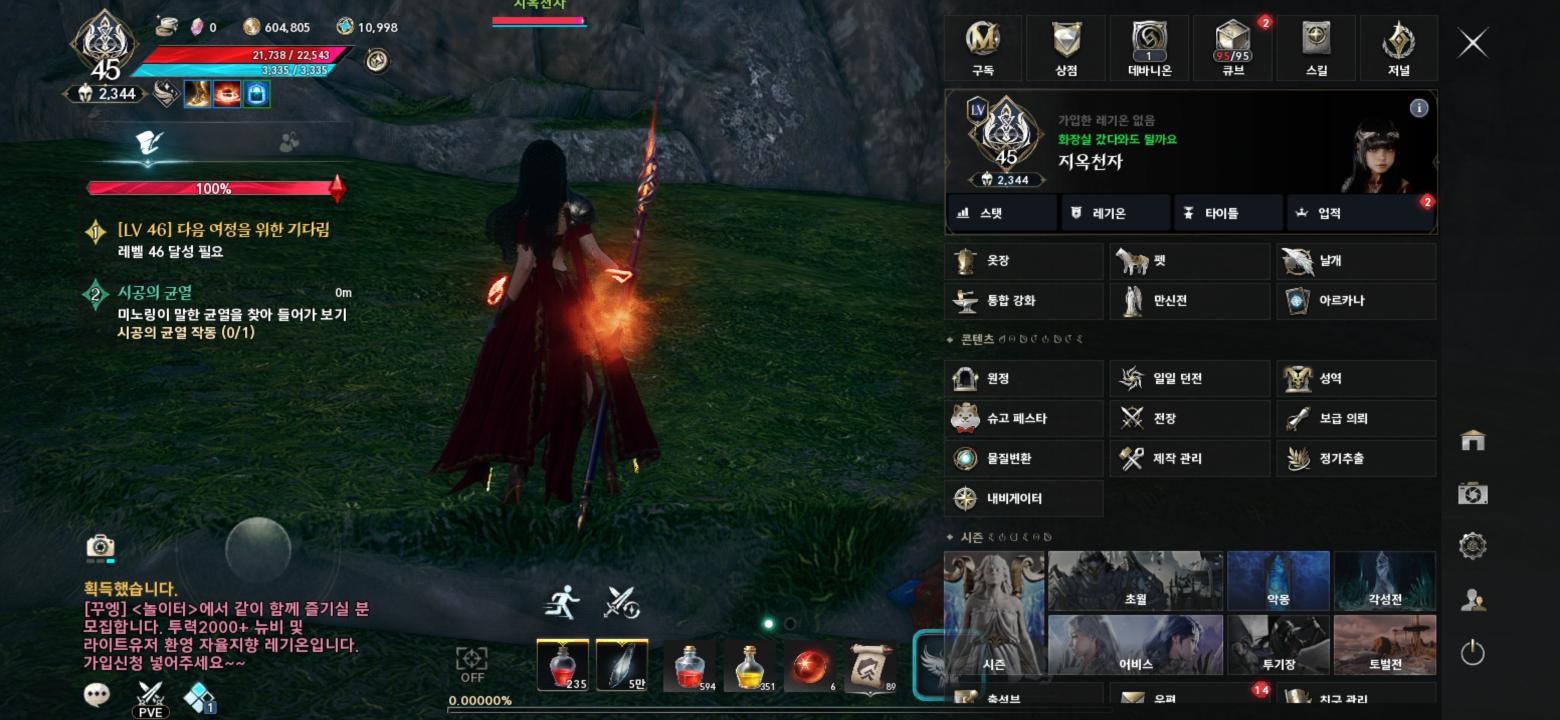Screen dimensions: 1560x720
Task: Select 일일 던전 daily dungeon
Action: tap(1189, 379)
